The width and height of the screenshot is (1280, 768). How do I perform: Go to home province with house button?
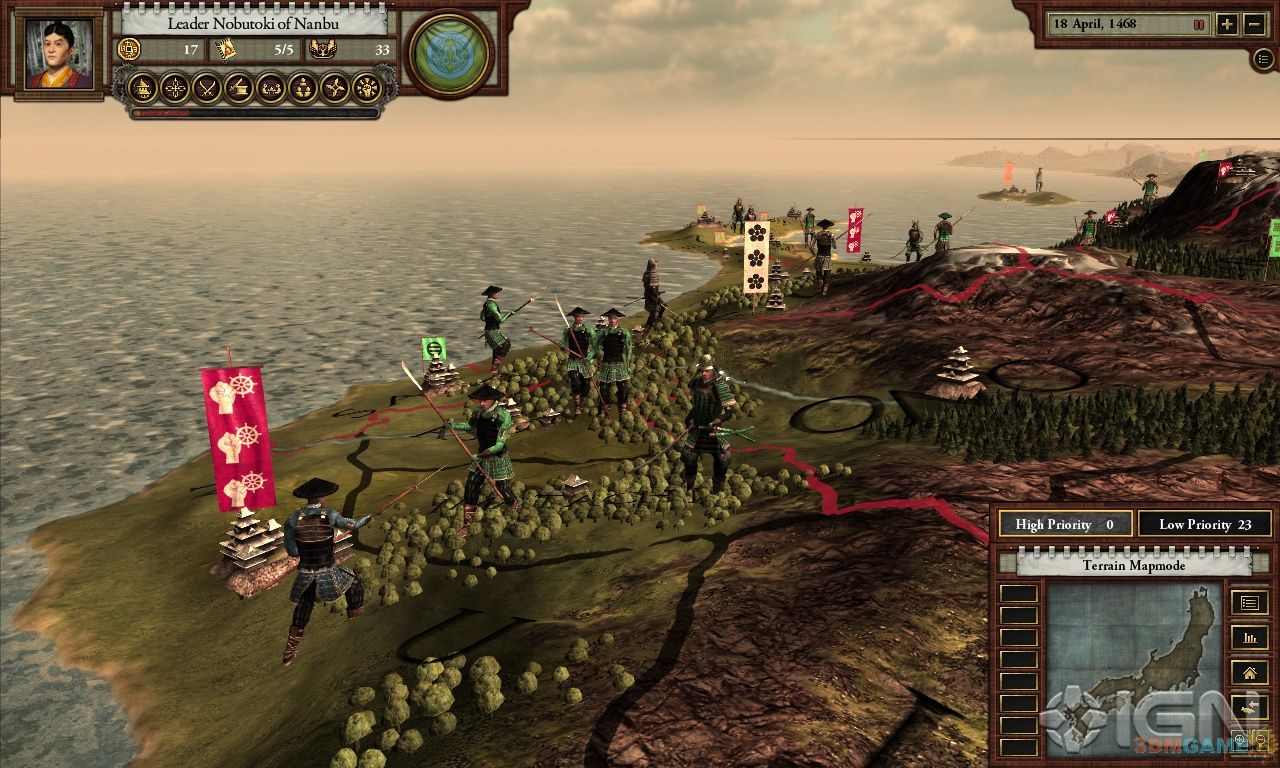[x=1249, y=672]
